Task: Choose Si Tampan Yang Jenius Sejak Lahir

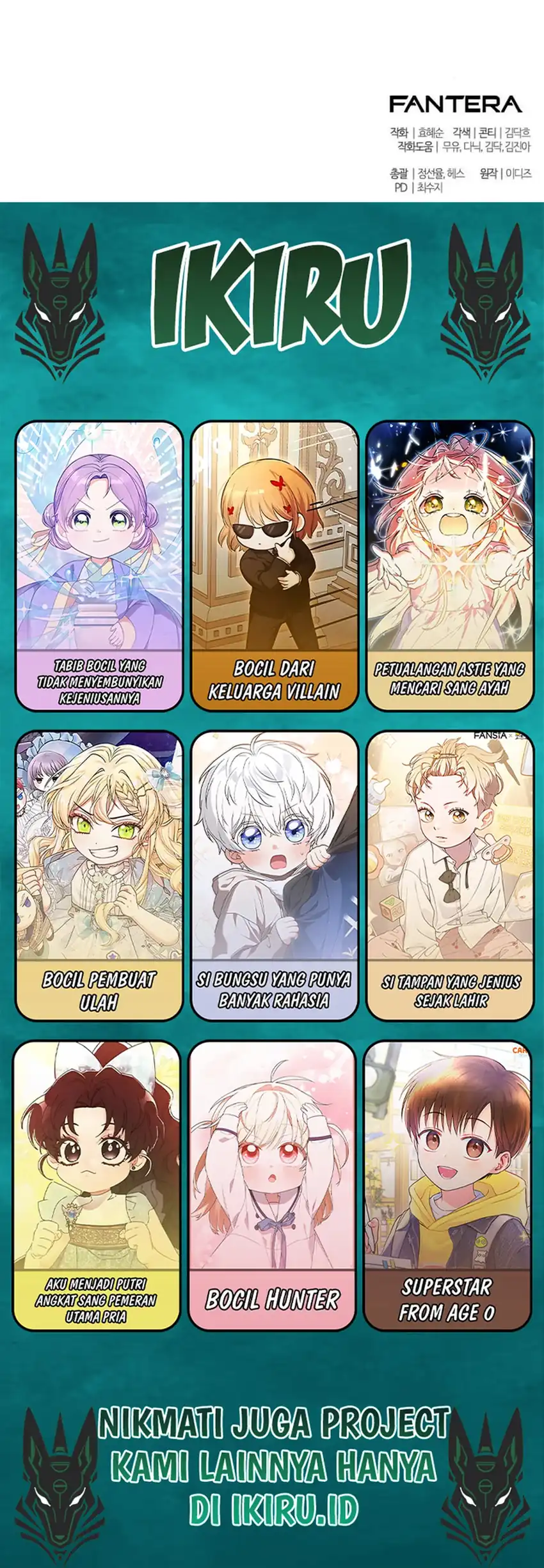Action: click(x=449, y=875)
